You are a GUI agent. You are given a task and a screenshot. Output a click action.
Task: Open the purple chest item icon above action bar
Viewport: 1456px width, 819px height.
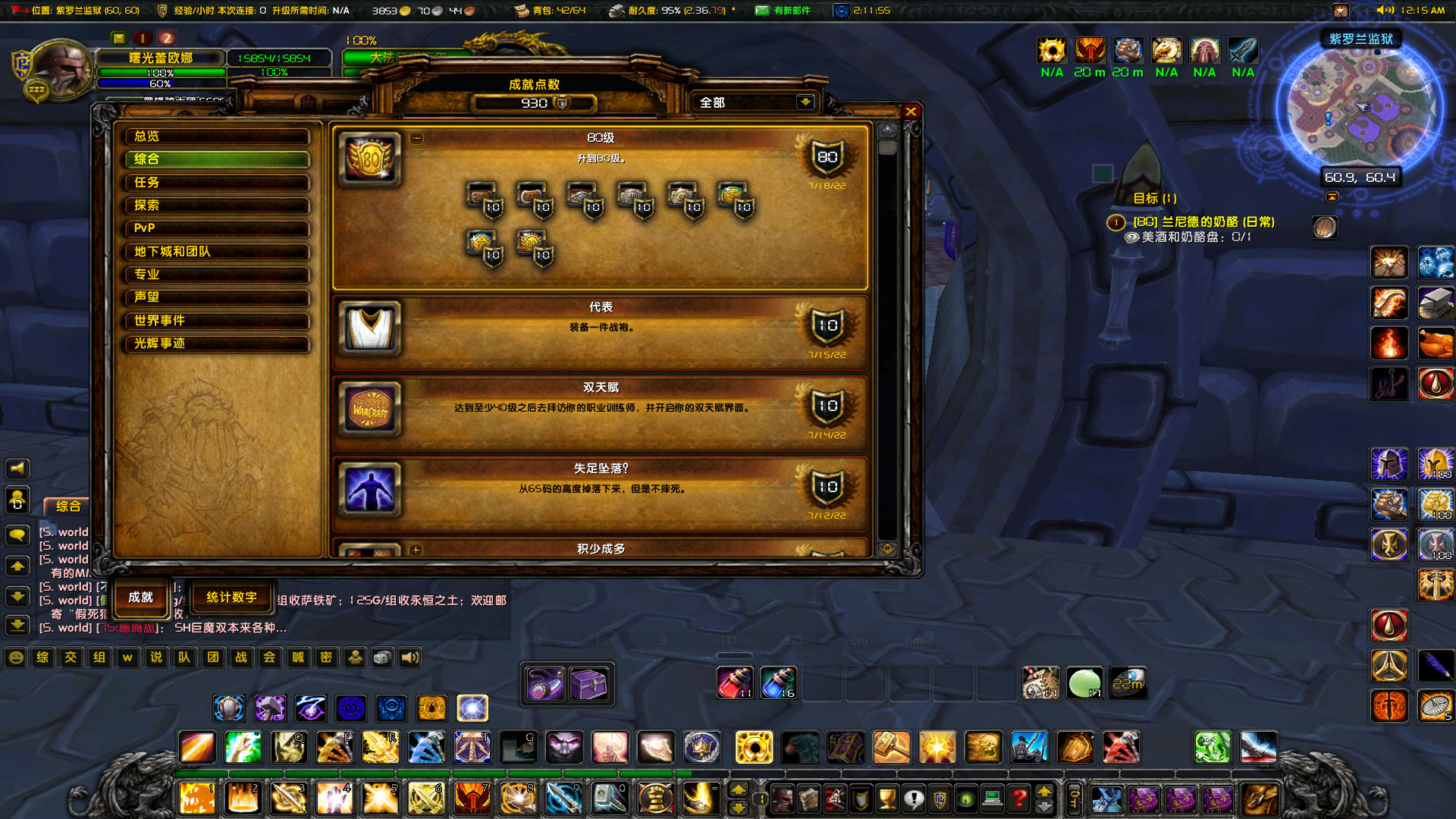click(x=589, y=684)
